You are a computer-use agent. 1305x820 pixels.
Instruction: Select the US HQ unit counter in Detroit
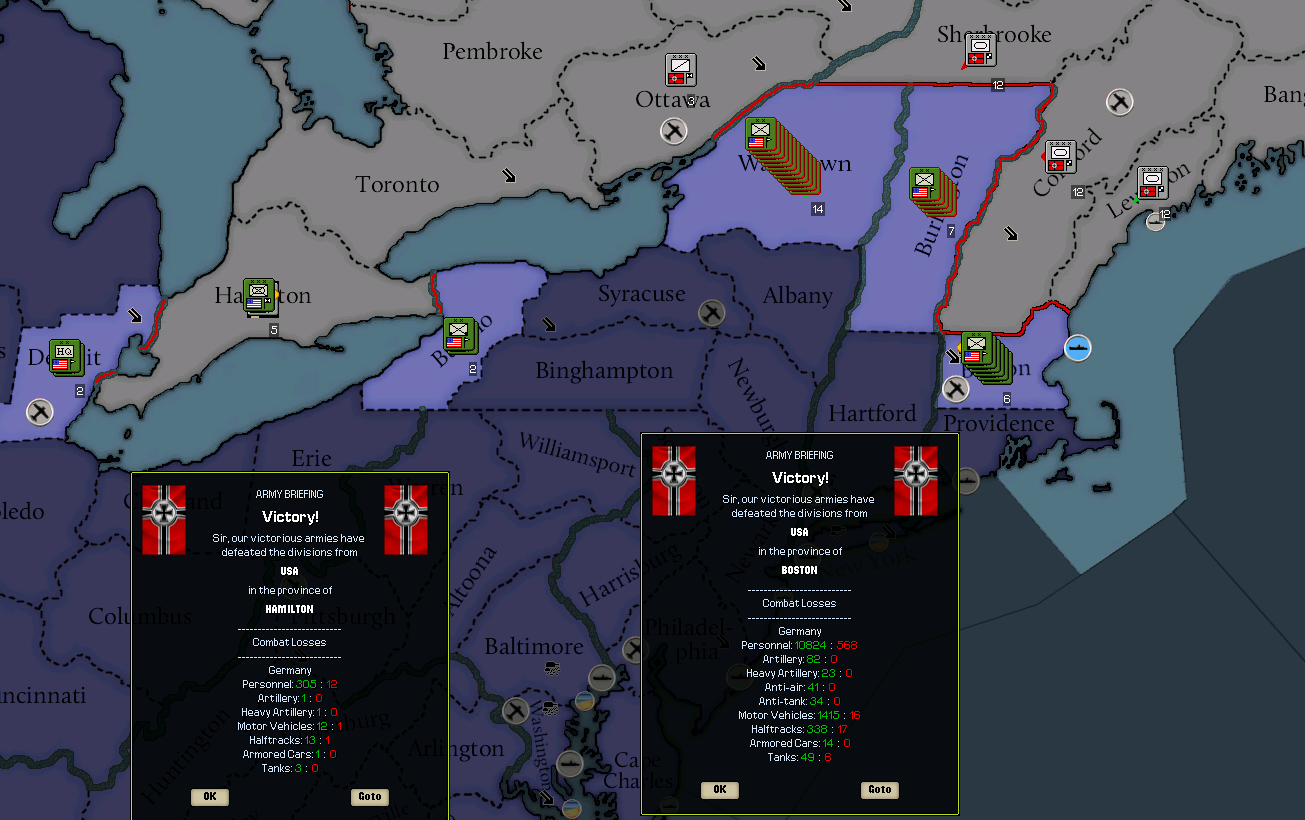point(66,357)
